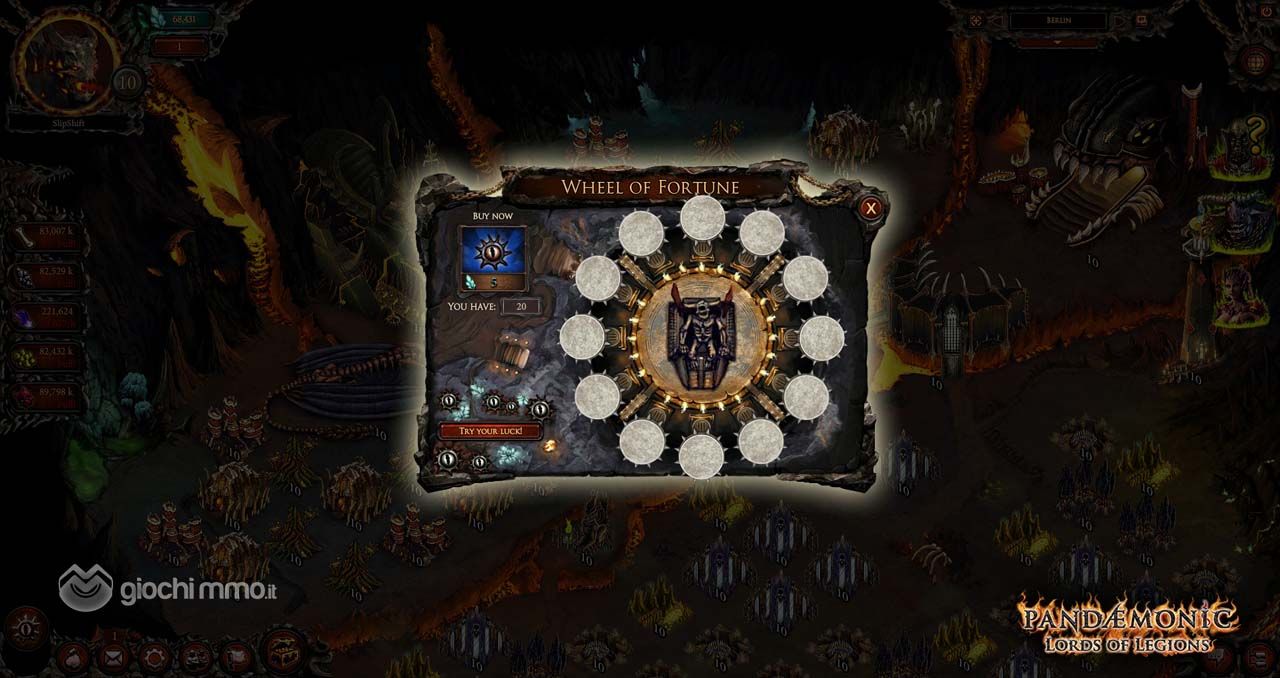Click the Try Your Luck button
The width and height of the screenshot is (1280, 678).
(x=491, y=431)
